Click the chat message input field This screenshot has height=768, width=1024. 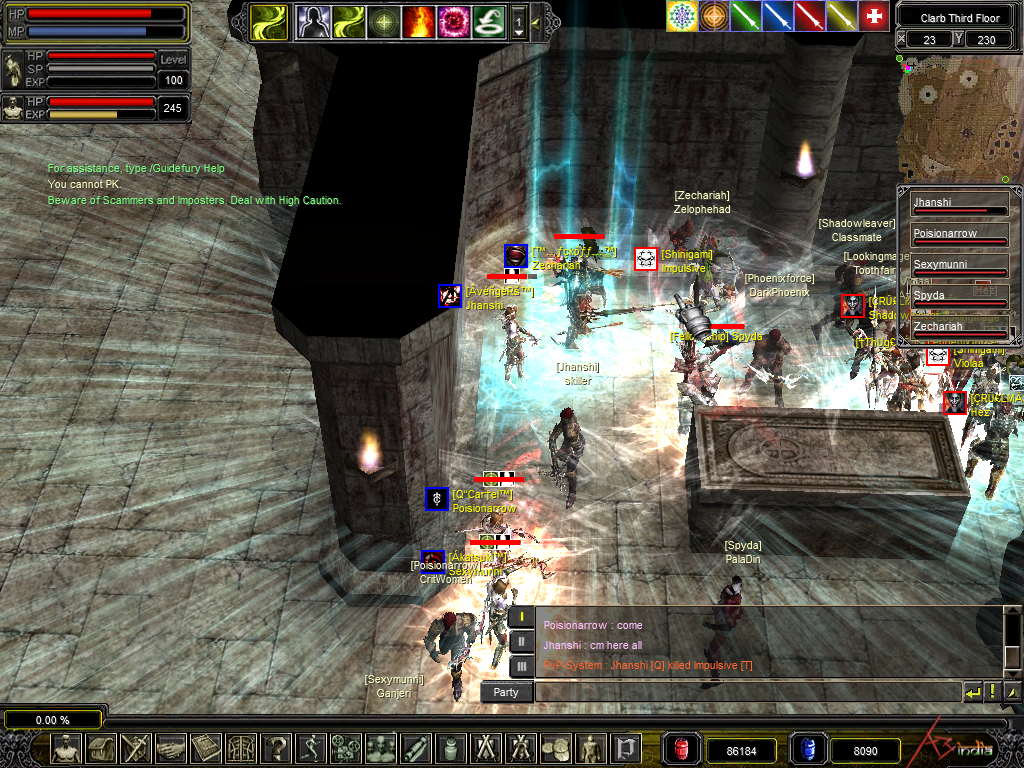click(x=747, y=692)
